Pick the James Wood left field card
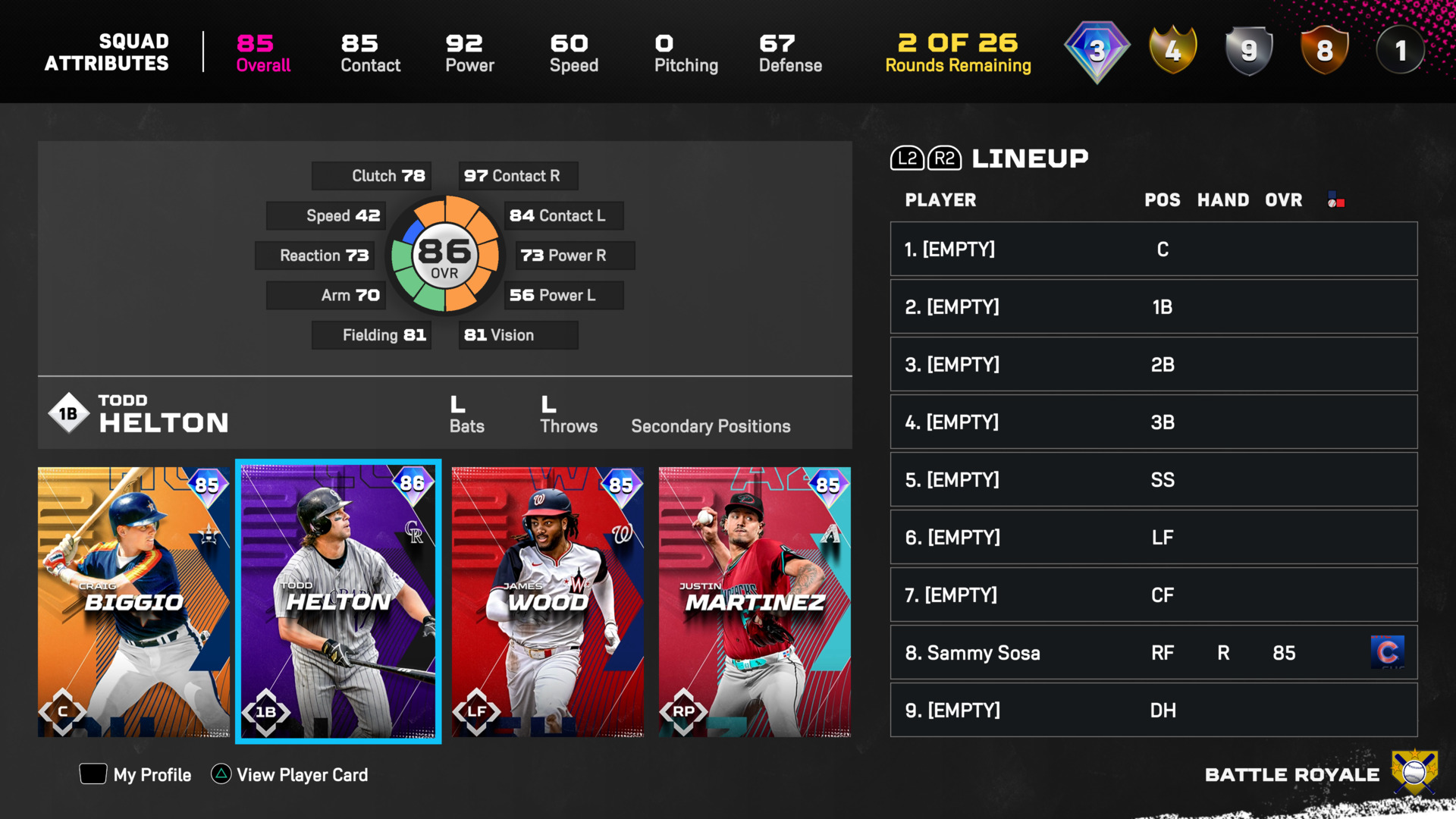This screenshot has height=819, width=1456. (548, 601)
